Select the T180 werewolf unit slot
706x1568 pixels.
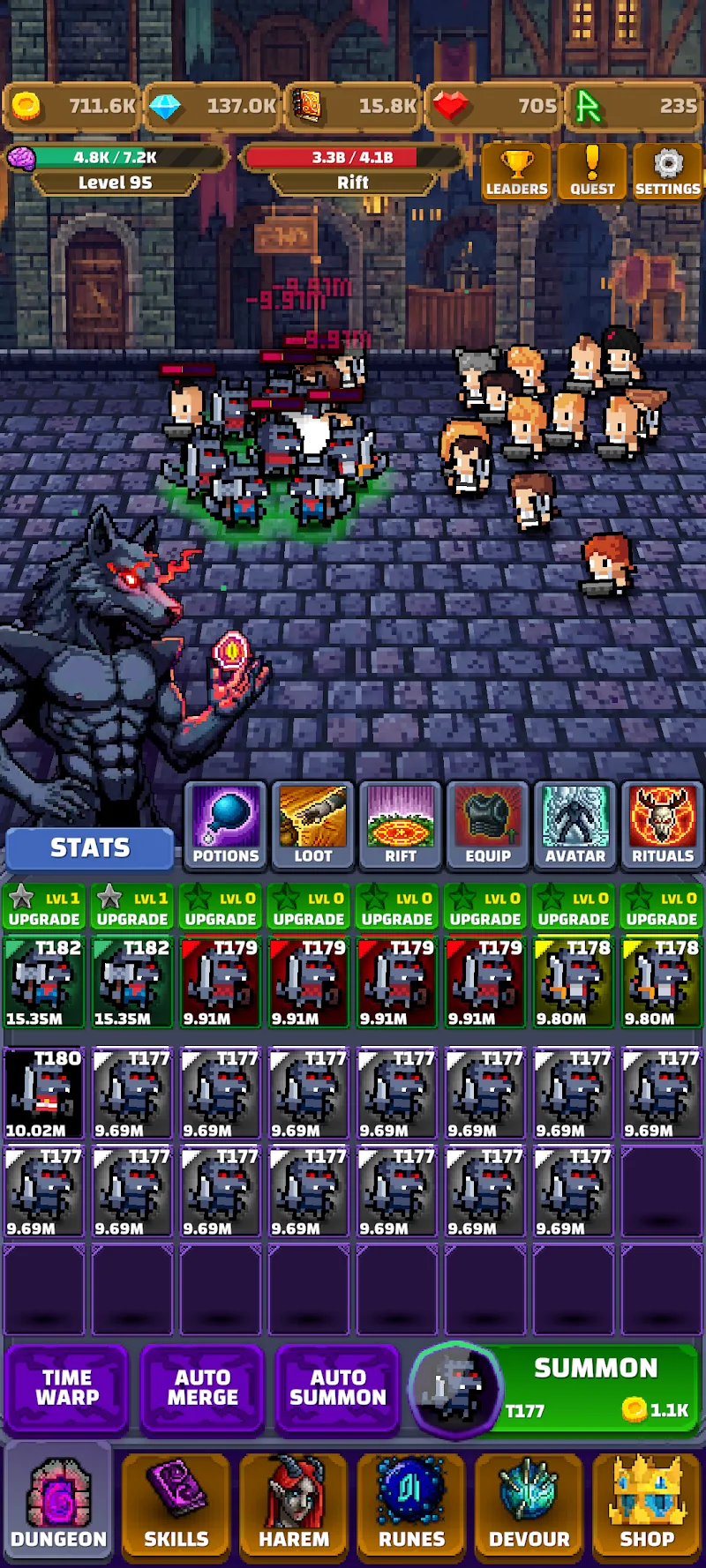coord(44,1094)
